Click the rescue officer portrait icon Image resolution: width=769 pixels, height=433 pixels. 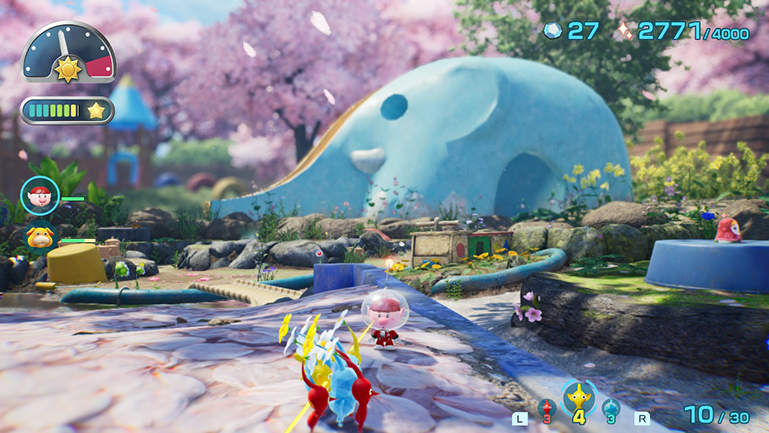pos(40,195)
